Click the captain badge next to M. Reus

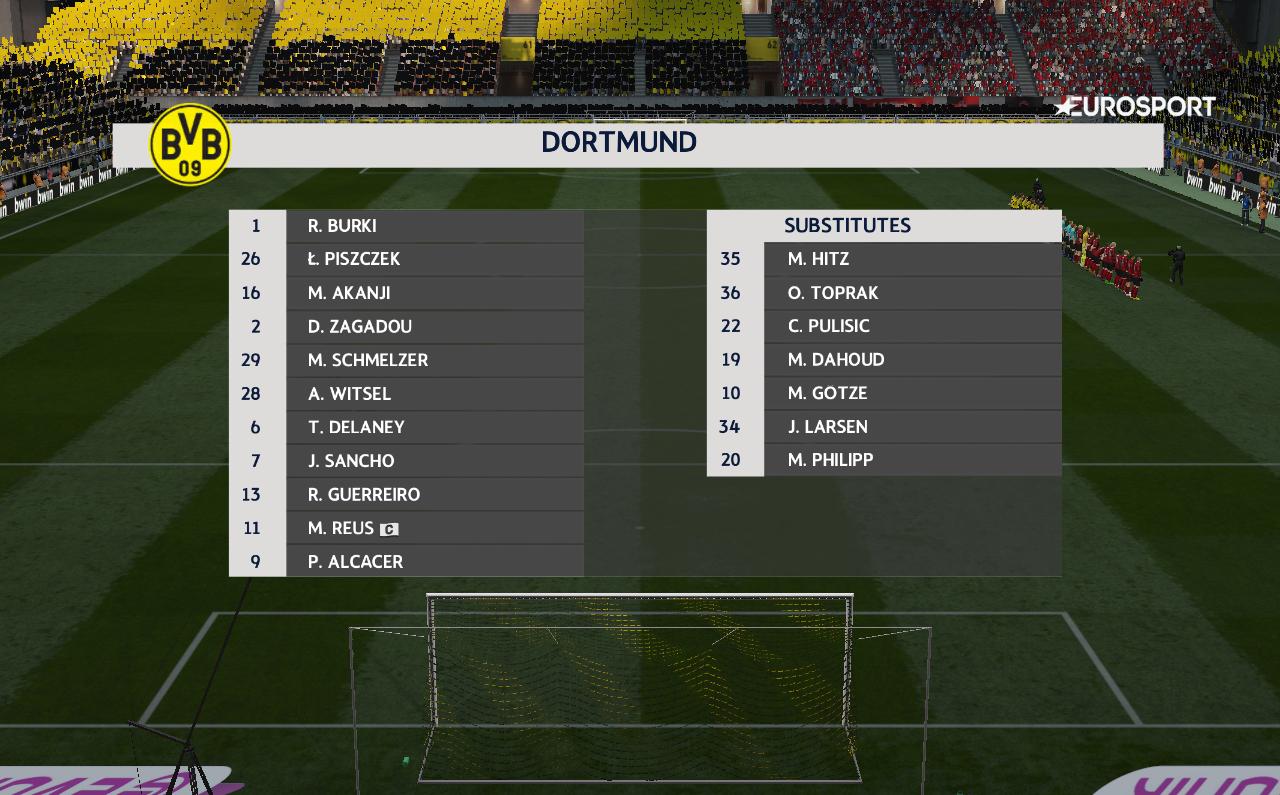pyautogui.click(x=390, y=528)
